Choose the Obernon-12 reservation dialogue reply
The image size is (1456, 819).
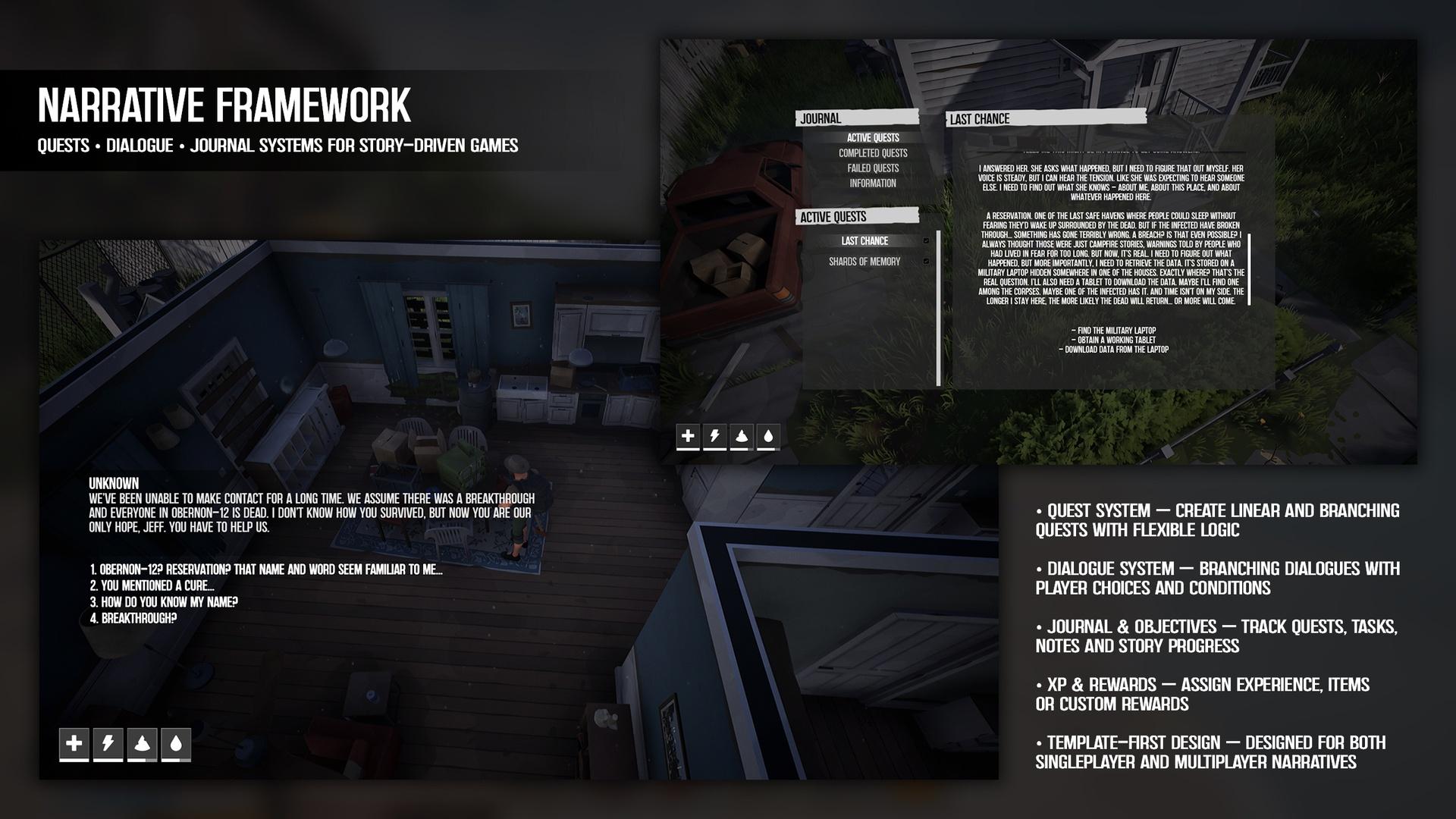(x=265, y=570)
